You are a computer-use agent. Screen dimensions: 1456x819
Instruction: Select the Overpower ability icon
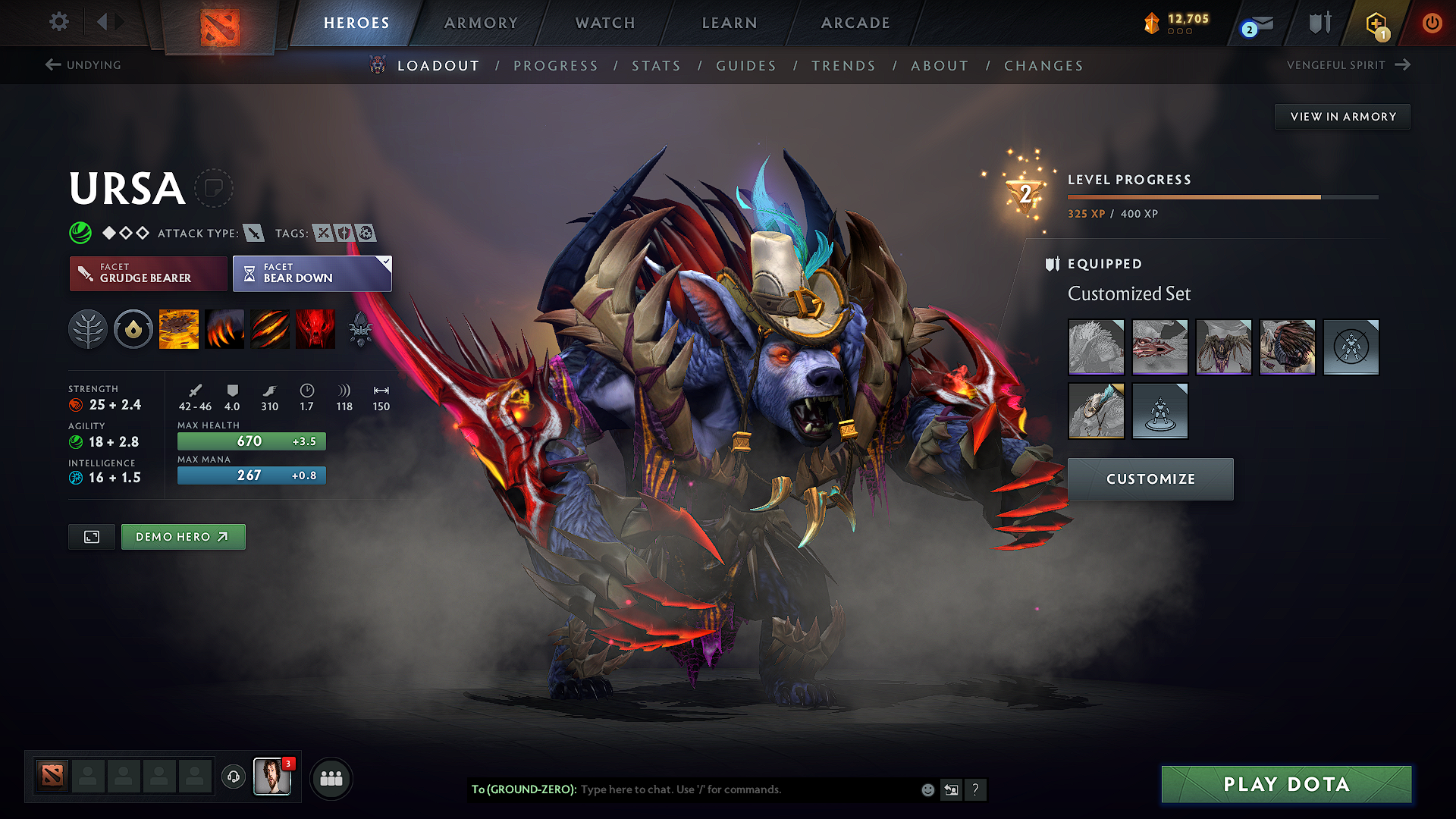pyautogui.click(x=224, y=329)
